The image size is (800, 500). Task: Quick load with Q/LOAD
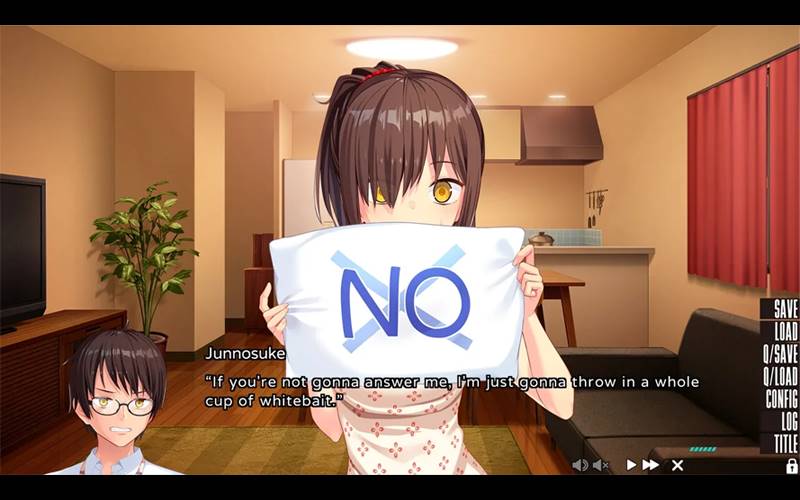[x=780, y=377]
